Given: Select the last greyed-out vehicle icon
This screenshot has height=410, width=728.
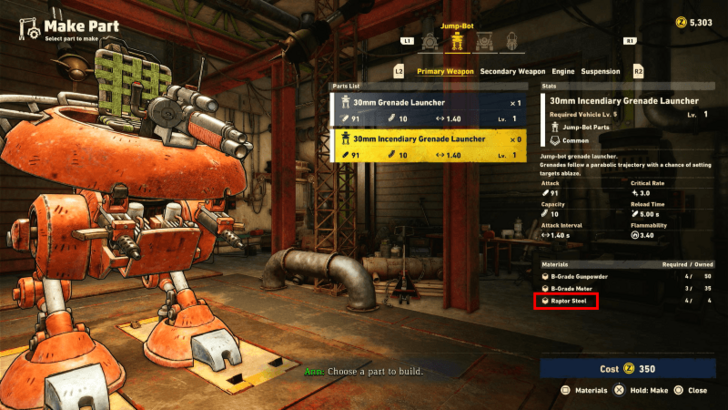Looking at the screenshot, I should 510,42.
